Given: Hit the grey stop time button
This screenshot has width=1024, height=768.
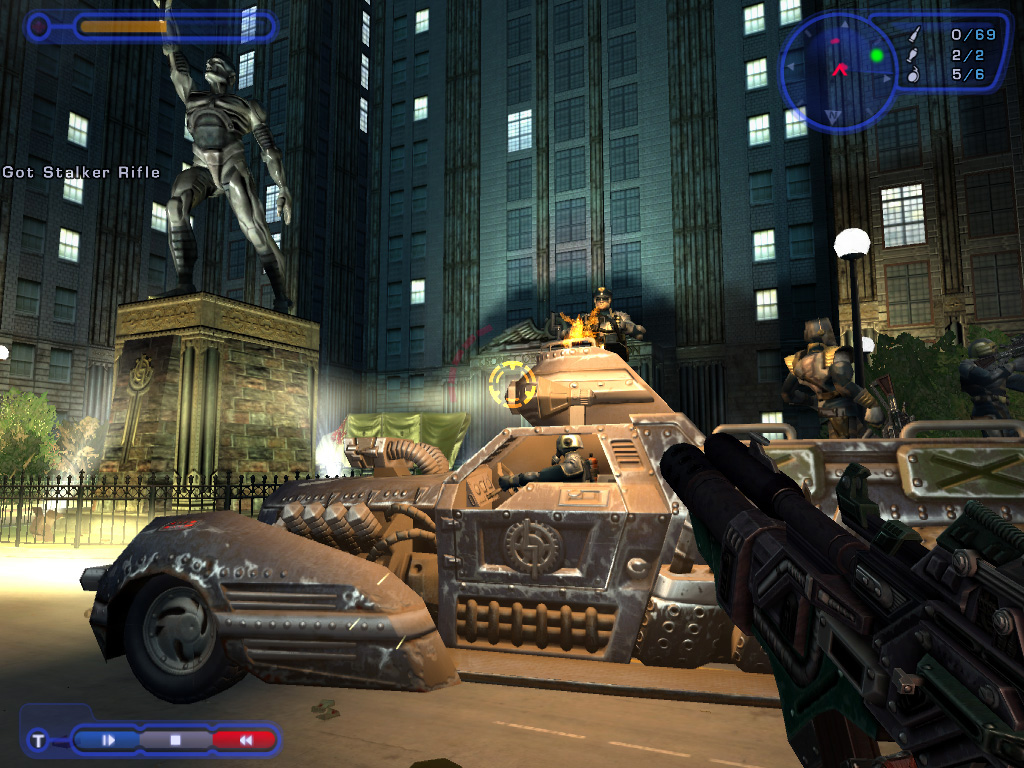Looking at the screenshot, I should [175, 740].
